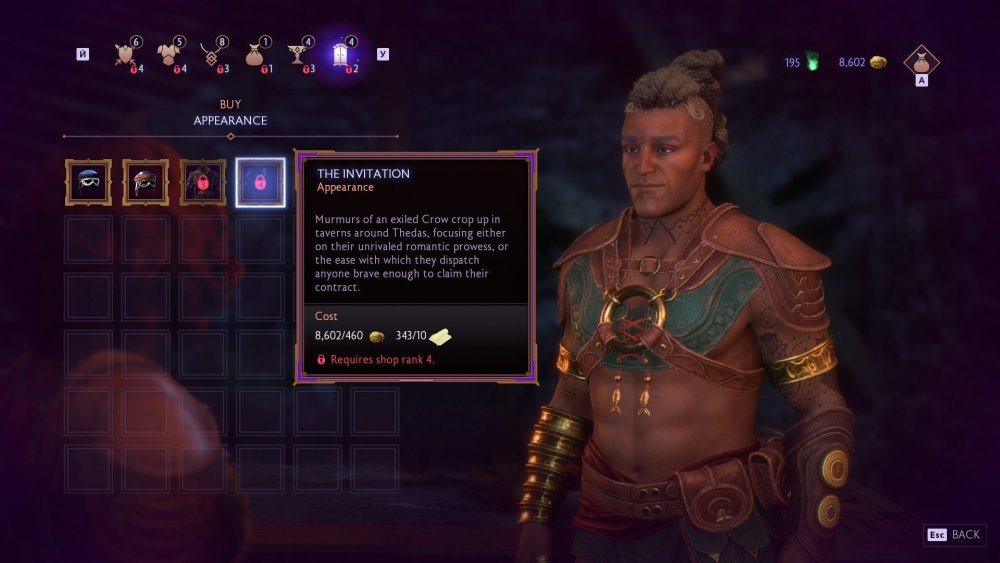Open the armor category tab
This screenshot has width=1000, height=563.
click(167, 54)
